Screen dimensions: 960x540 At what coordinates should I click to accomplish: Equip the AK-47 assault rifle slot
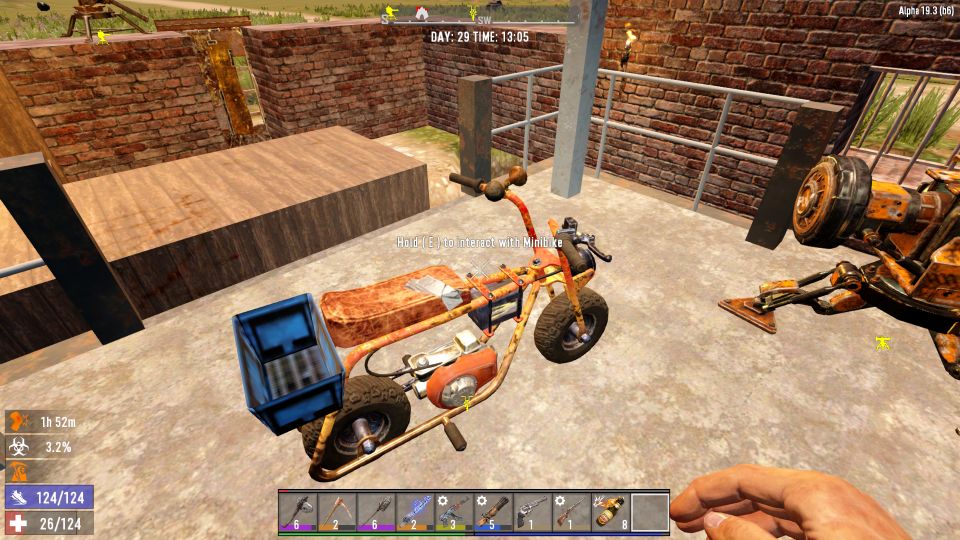tap(454, 513)
